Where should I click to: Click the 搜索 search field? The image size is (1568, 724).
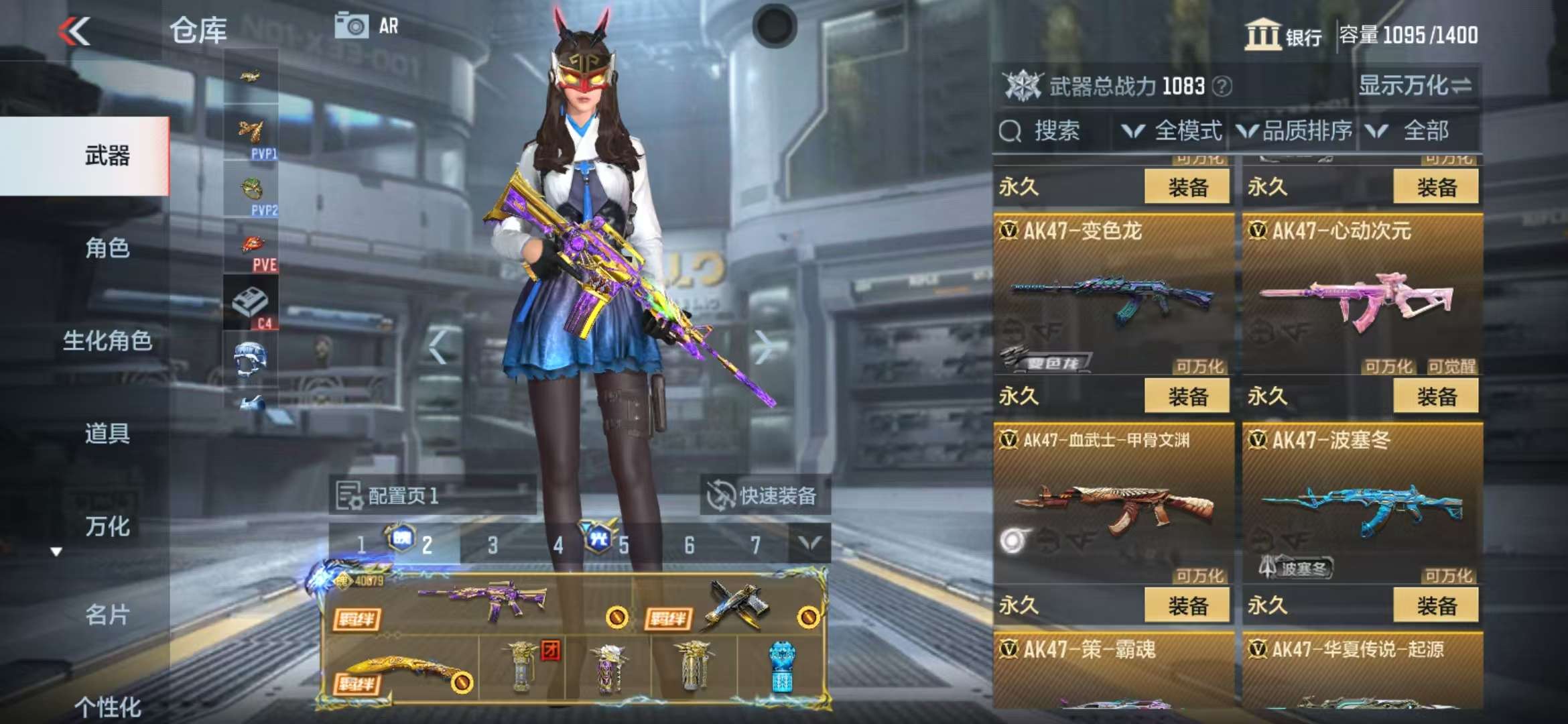pos(1055,131)
